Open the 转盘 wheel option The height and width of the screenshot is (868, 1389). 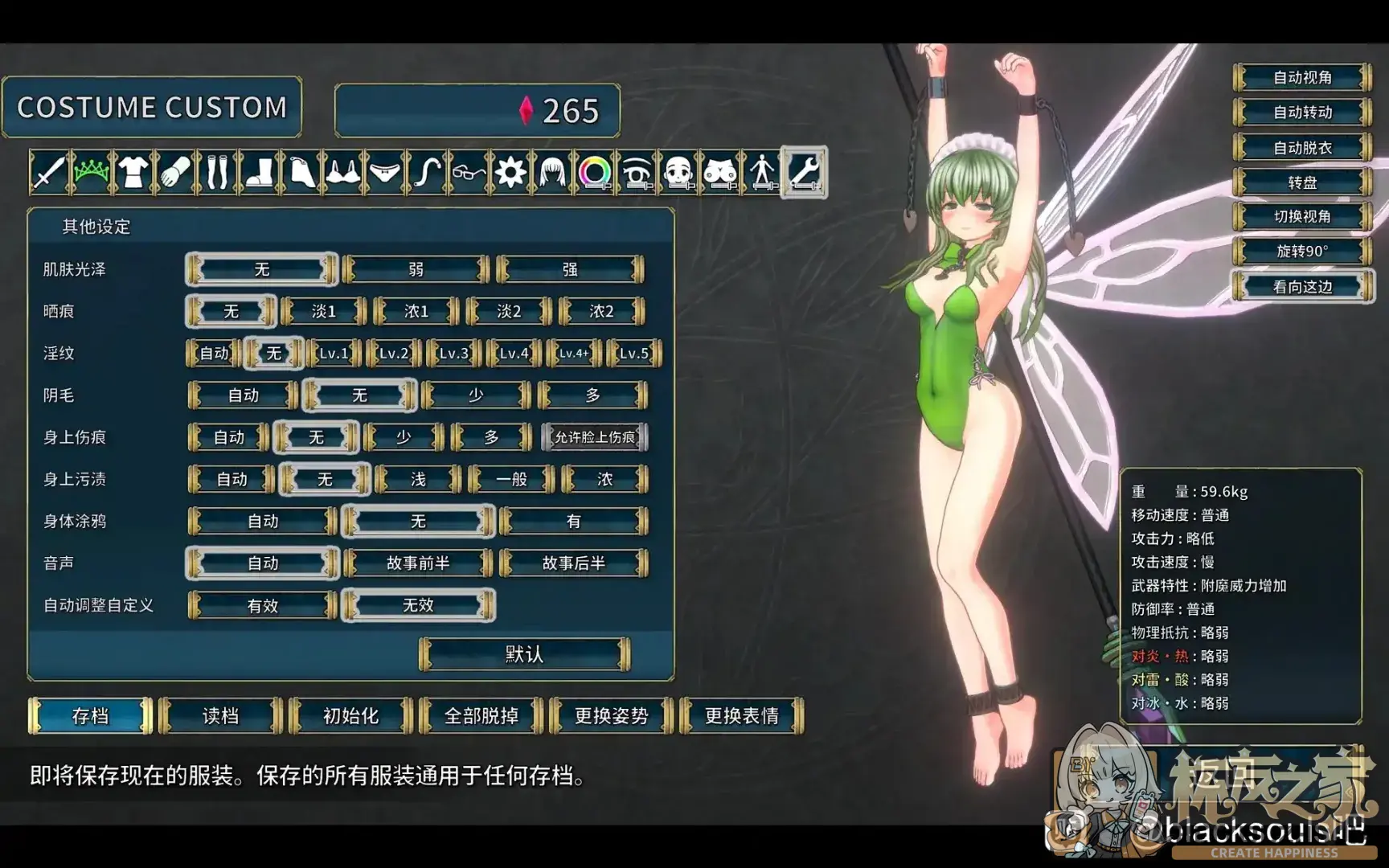pos(1302,182)
